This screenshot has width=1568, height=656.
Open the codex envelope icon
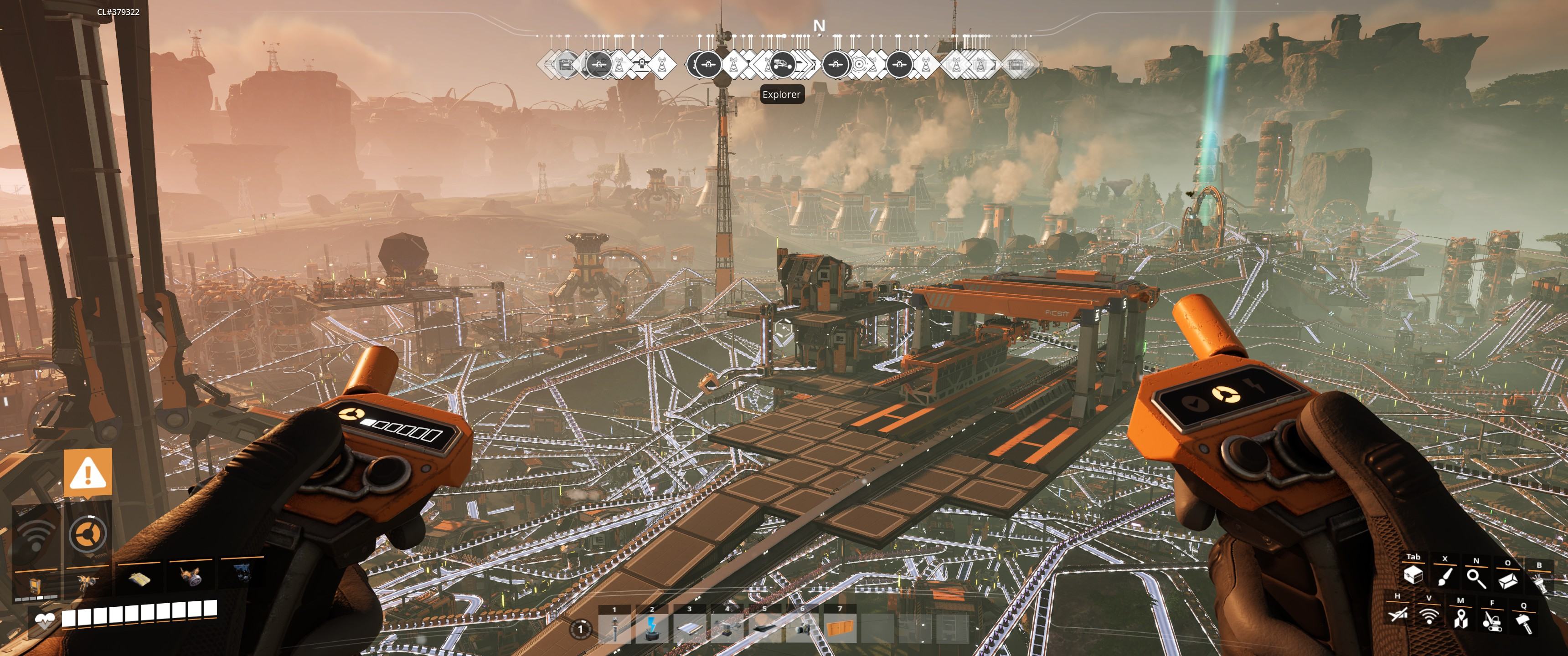coord(1508,580)
